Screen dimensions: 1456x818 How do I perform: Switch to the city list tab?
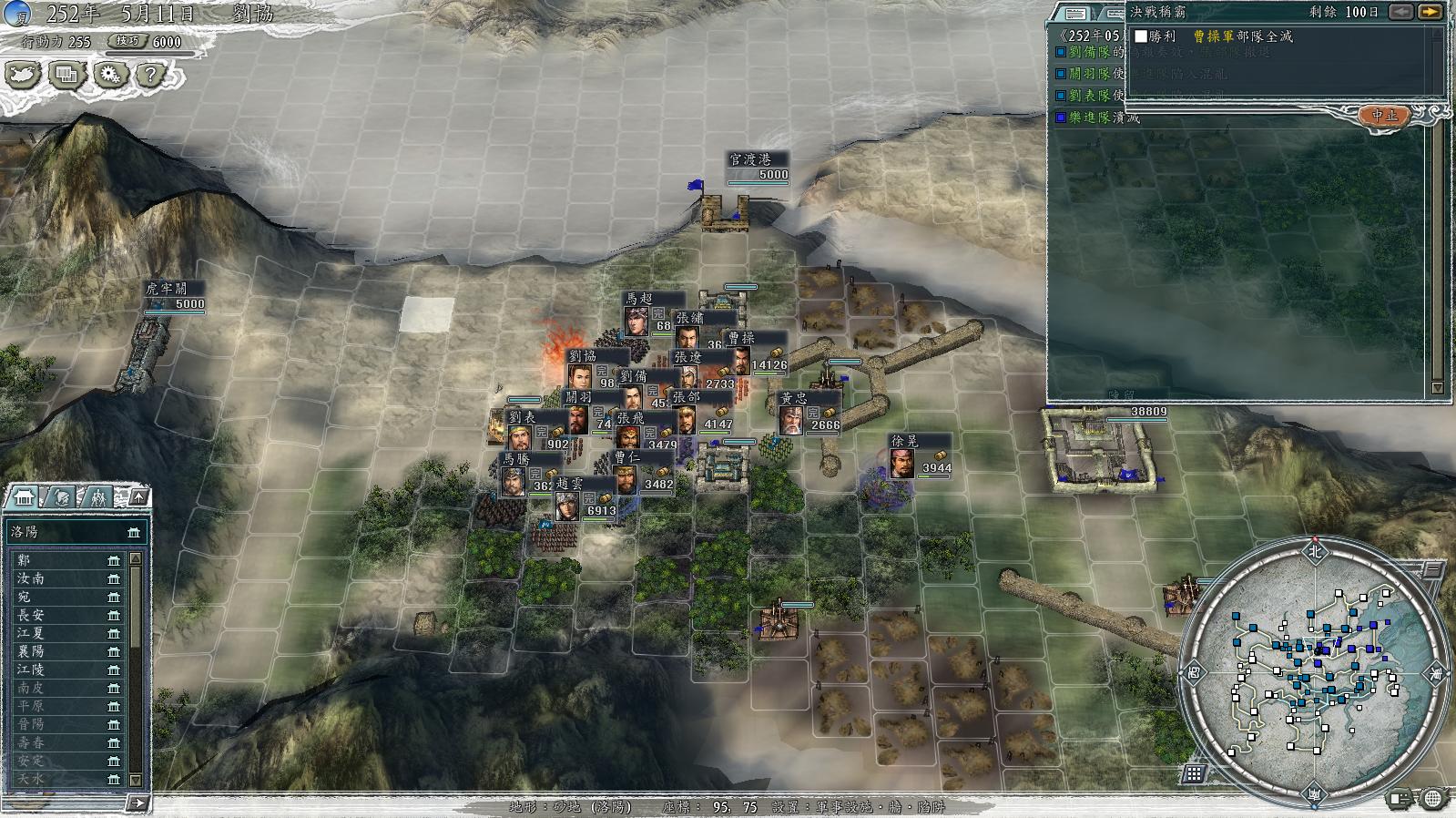tap(22, 497)
